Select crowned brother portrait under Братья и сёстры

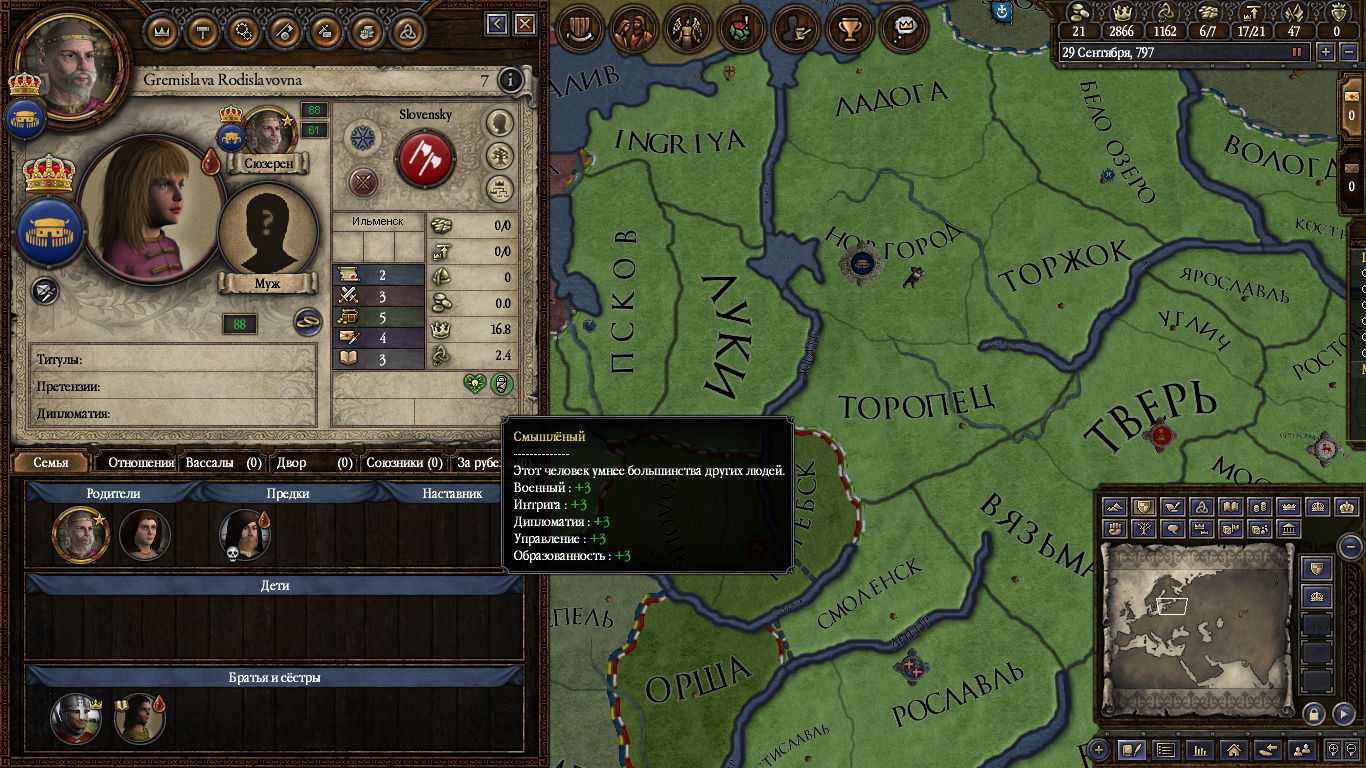pos(76,718)
